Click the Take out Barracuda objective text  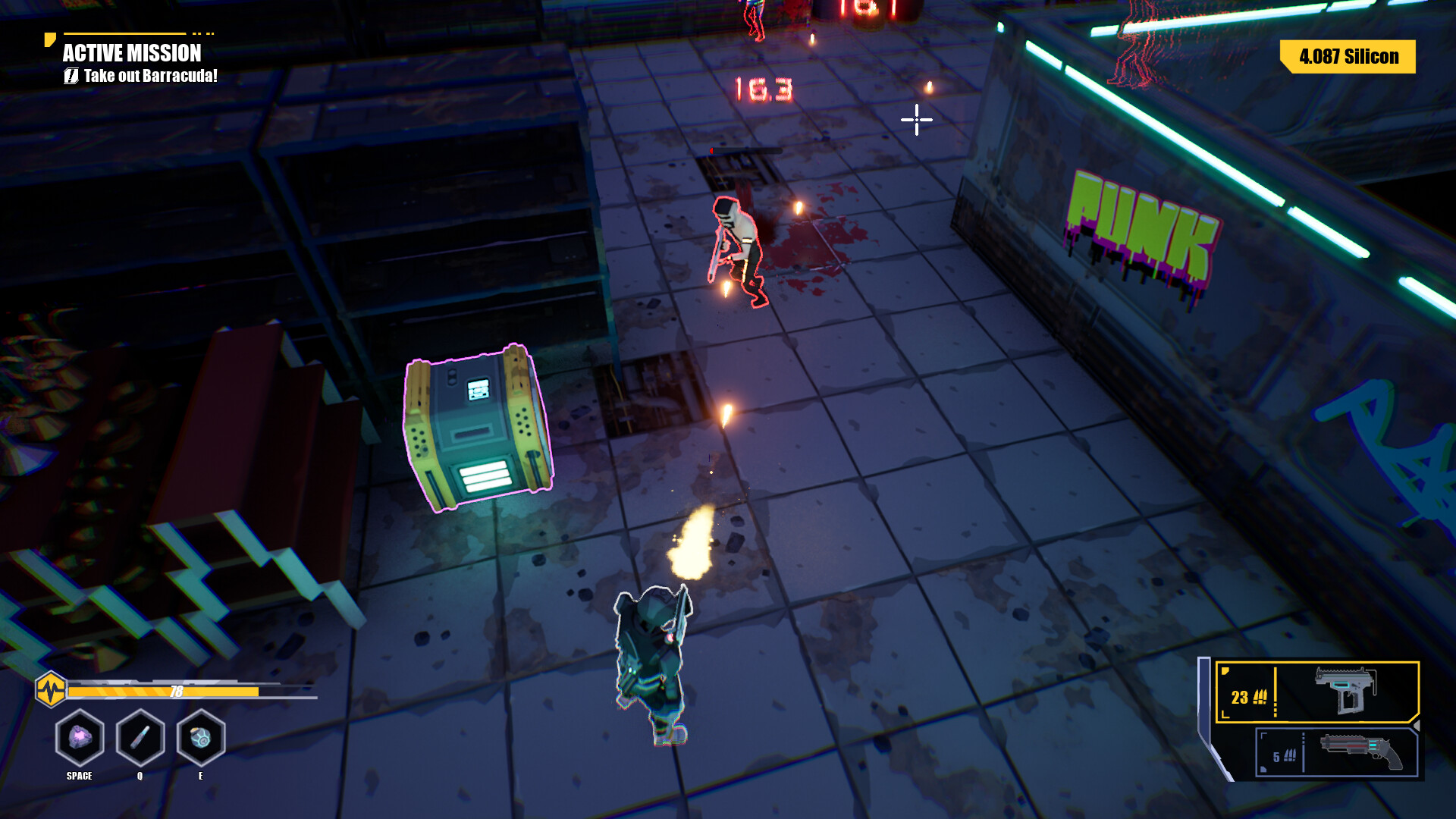[150, 76]
